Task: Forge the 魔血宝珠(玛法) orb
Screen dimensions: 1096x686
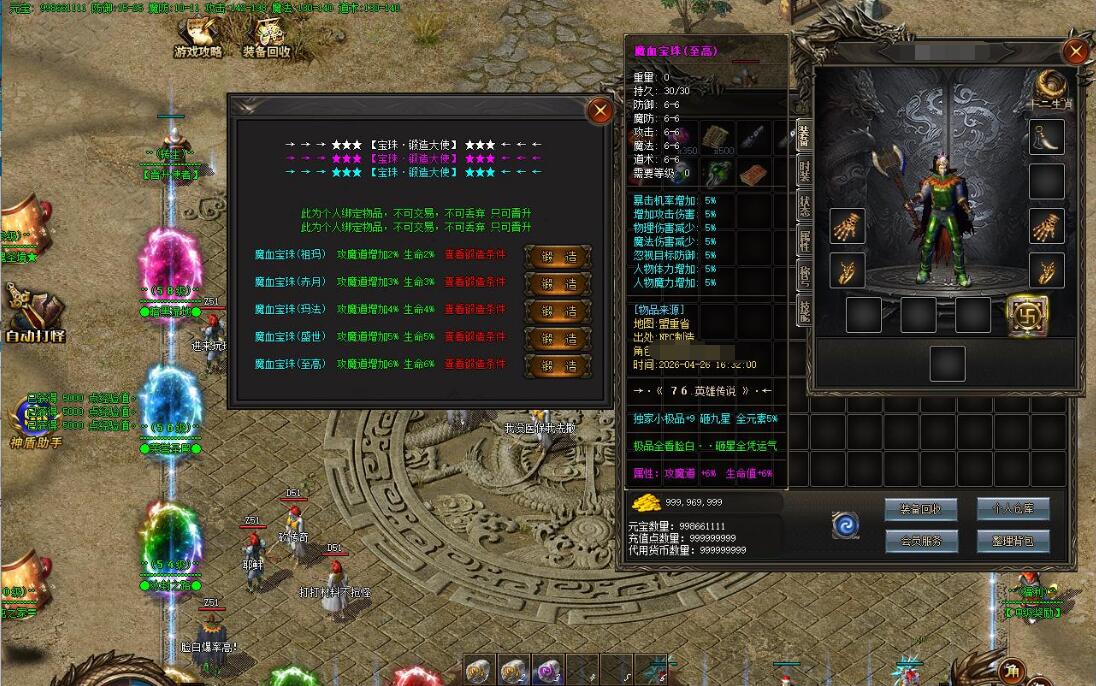Action: click(x=558, y=311)
